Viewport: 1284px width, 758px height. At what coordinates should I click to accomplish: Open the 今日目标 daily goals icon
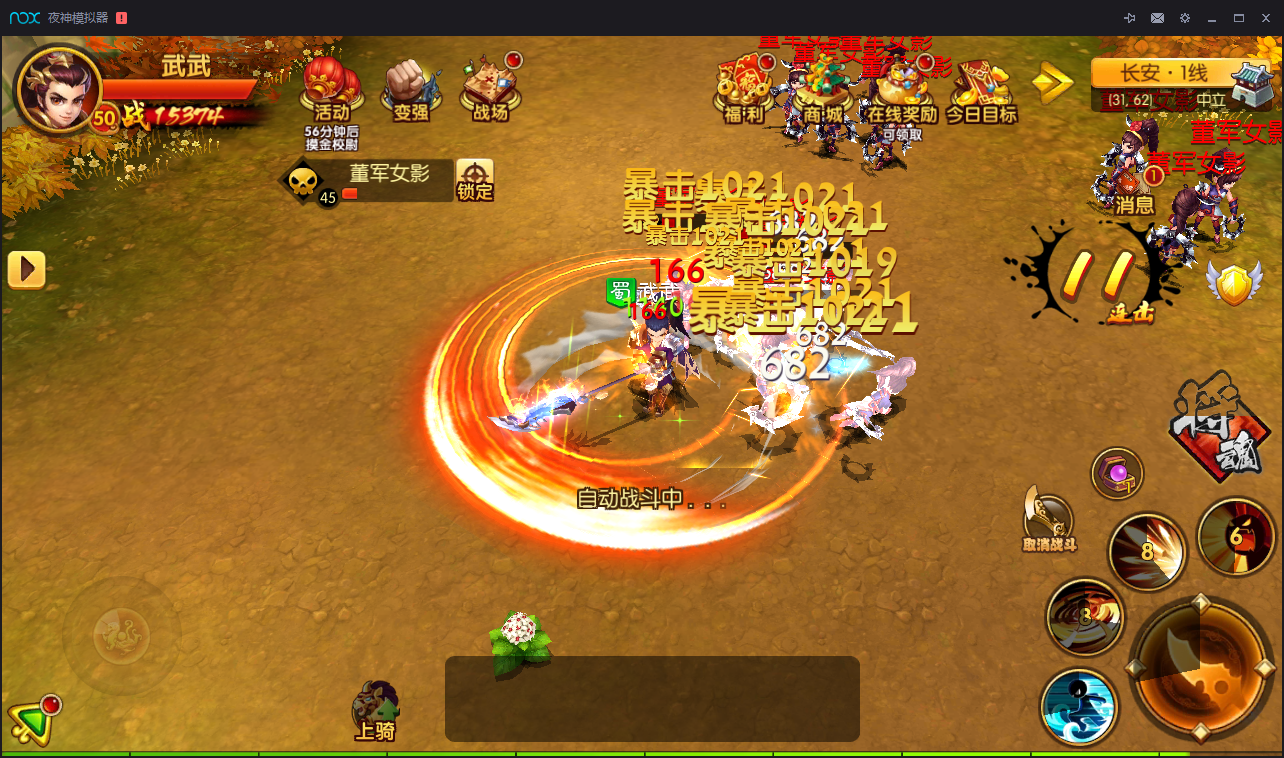point(981,88)
